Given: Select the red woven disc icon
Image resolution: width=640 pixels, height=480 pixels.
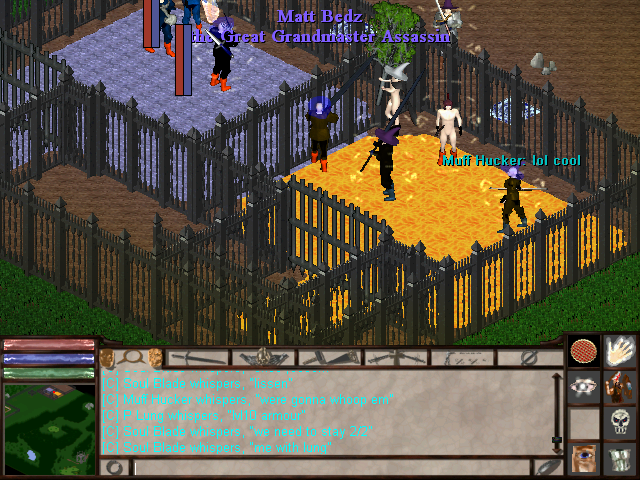Looking at the screenshot, I should (x=582, y=352).
